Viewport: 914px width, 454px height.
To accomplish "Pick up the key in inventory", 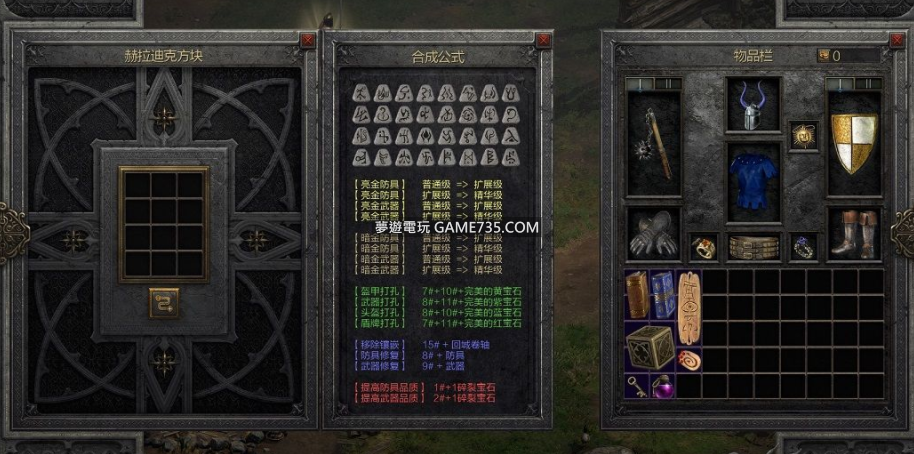I will 637,385.
